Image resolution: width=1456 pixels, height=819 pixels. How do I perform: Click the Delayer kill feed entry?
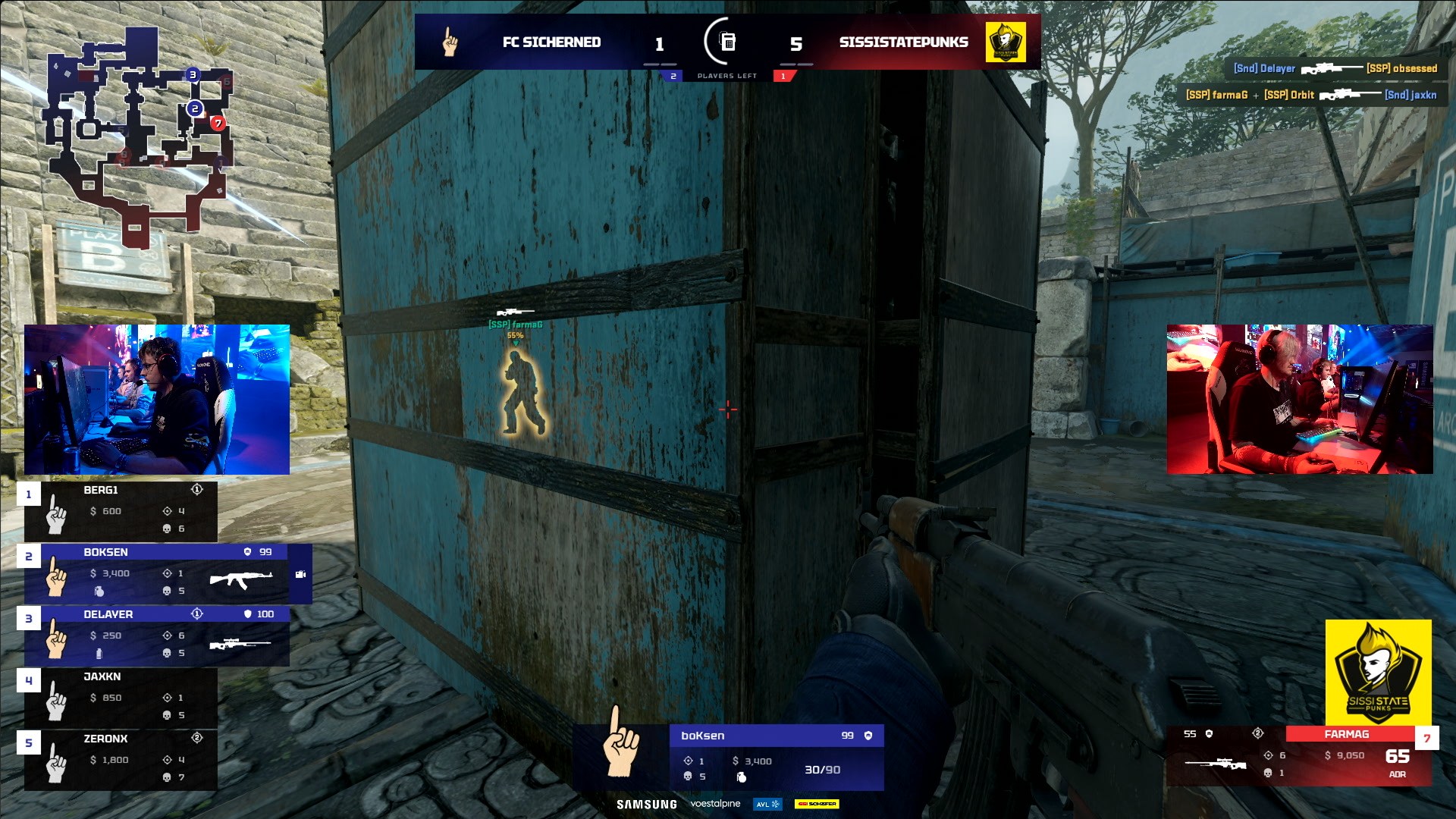[x=1335, y=68]
